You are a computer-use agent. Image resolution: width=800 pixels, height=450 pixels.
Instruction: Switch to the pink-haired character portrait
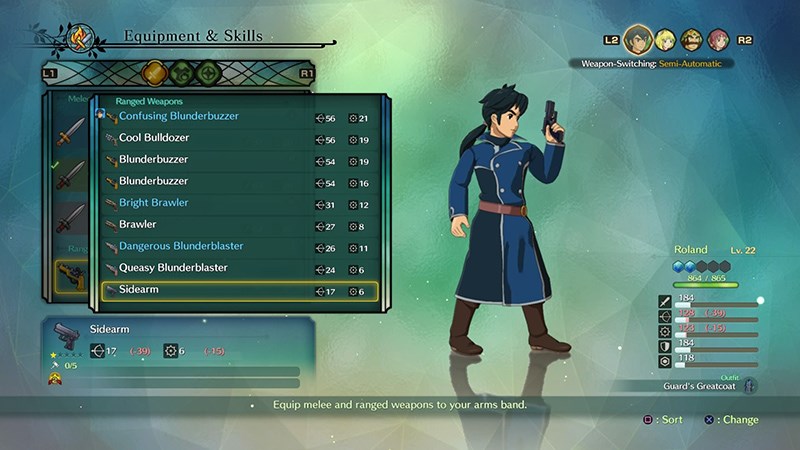tap(717, 40)
